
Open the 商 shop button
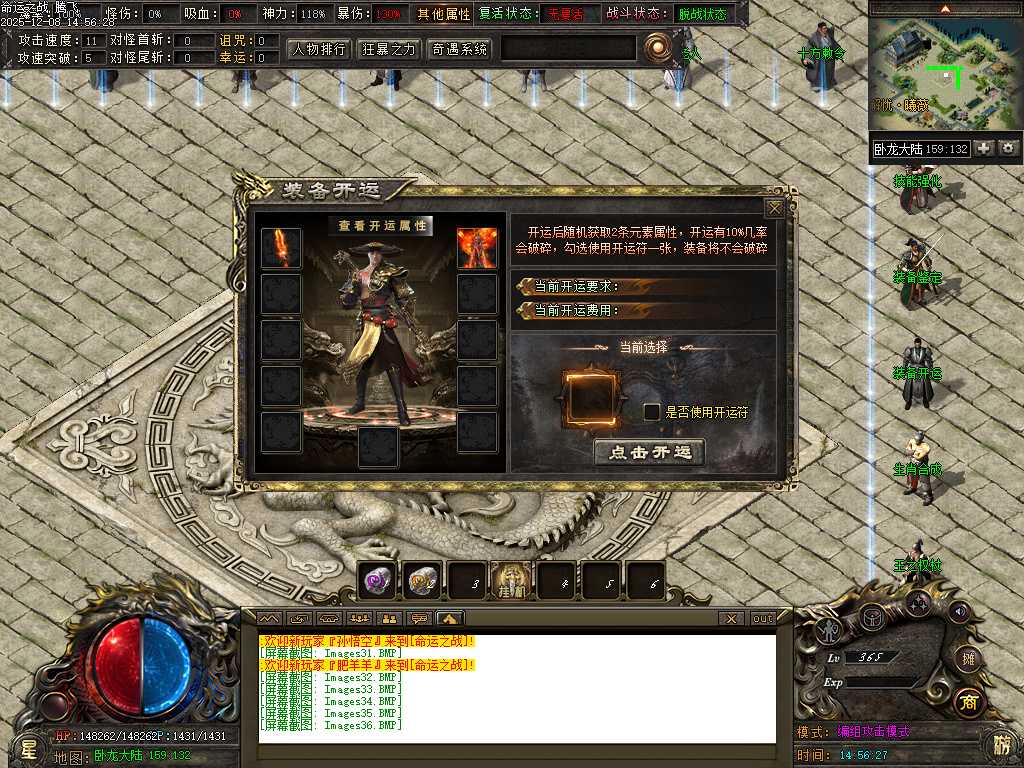(966, 702)
